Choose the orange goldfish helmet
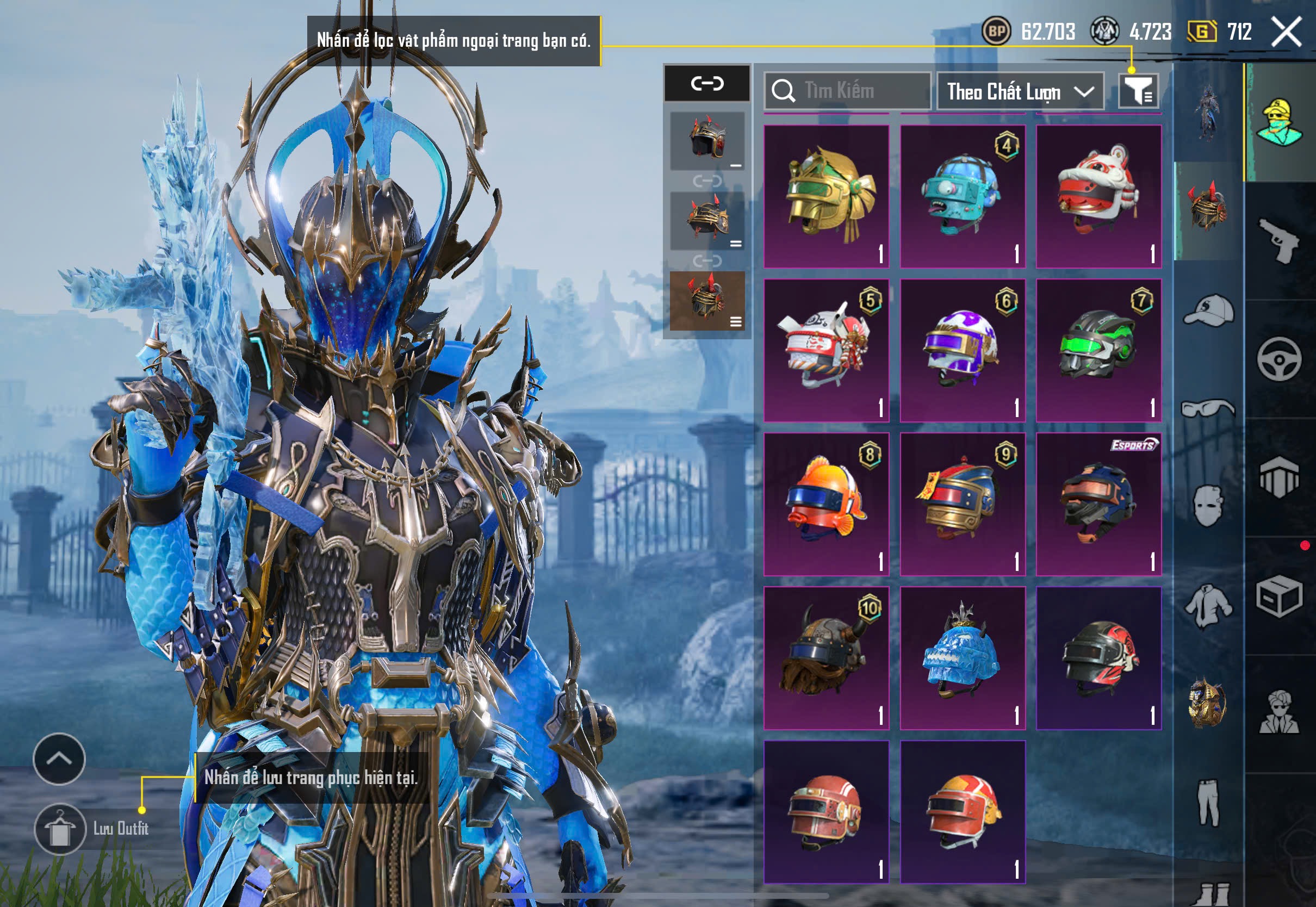This screenshot has height=907, width=1316. click(x=826, y=504)
